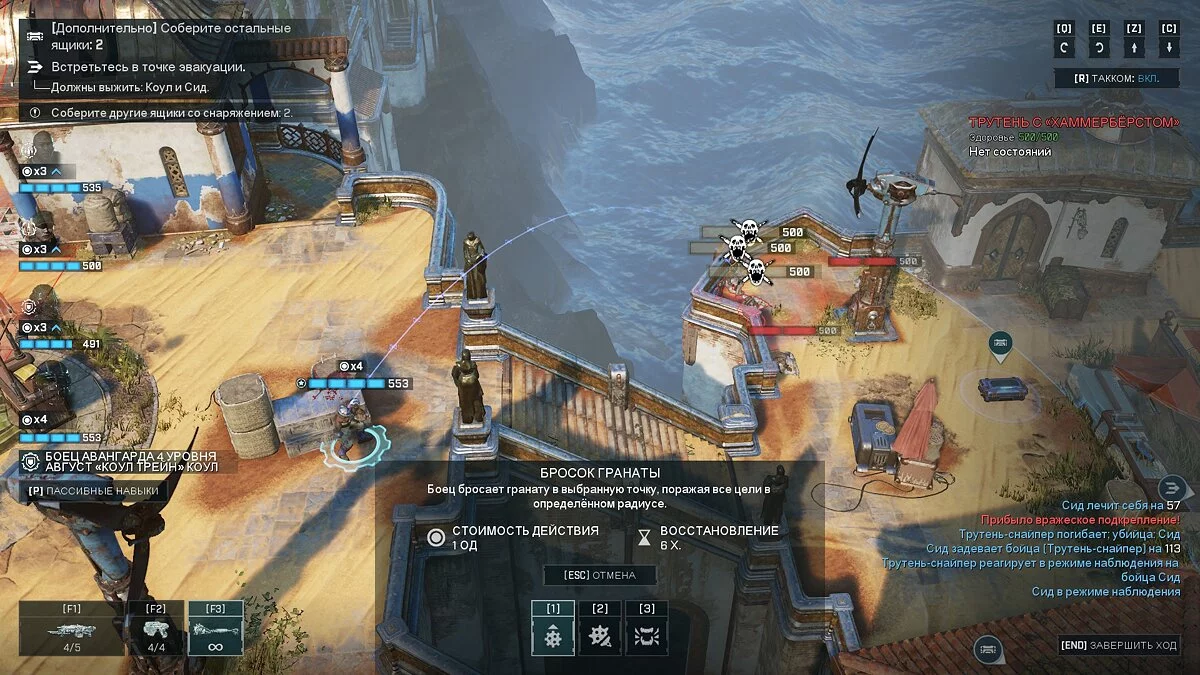Choose the ability slot labeled 2
This screenshot has width=1200, height=675.
[600, 628]
